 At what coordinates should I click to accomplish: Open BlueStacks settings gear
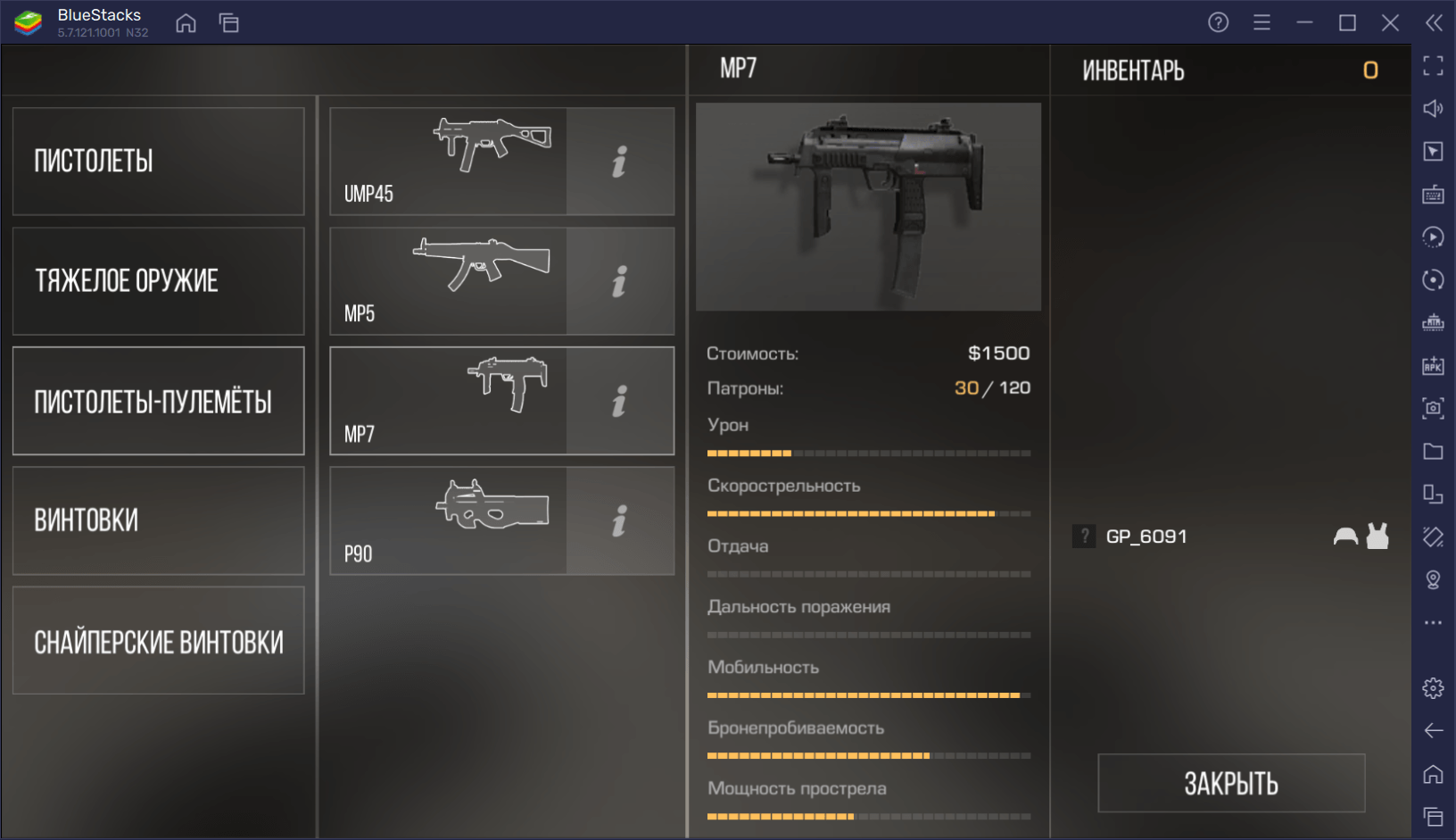1433,688
